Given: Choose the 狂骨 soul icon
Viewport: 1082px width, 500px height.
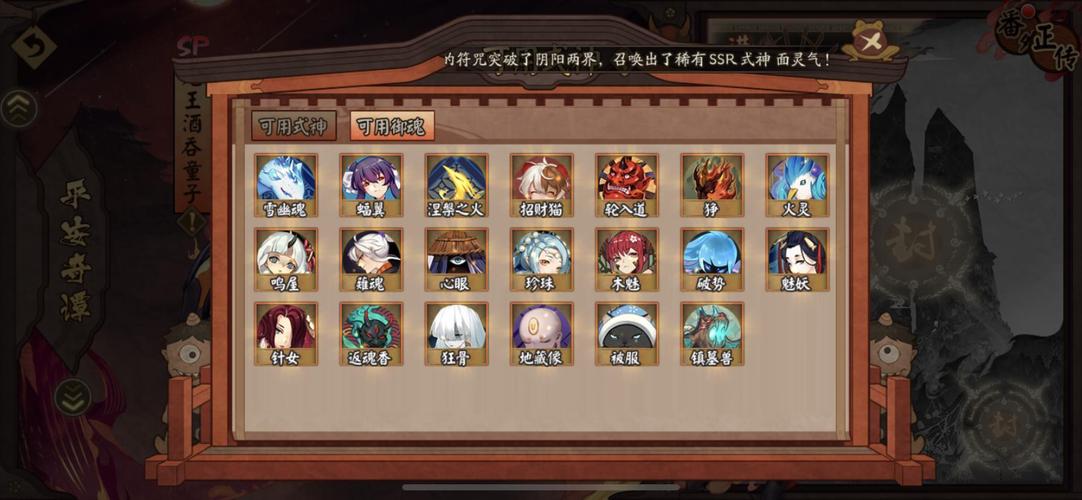Looking at the screenshot, I should [457, 329].
